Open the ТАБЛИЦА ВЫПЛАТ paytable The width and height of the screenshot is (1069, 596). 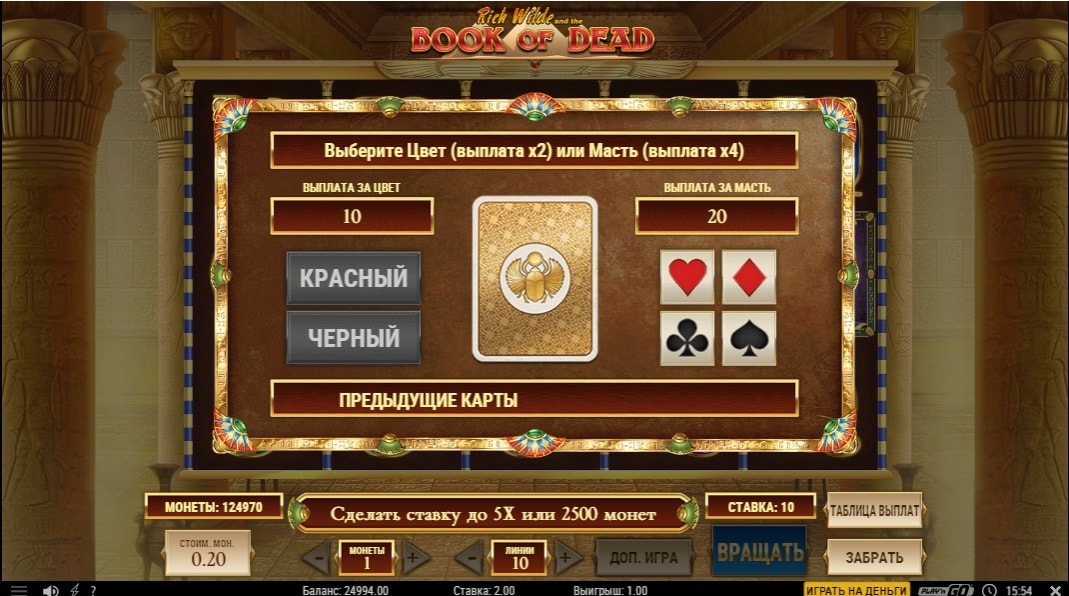pyautogui.click(x=873, y=510)
